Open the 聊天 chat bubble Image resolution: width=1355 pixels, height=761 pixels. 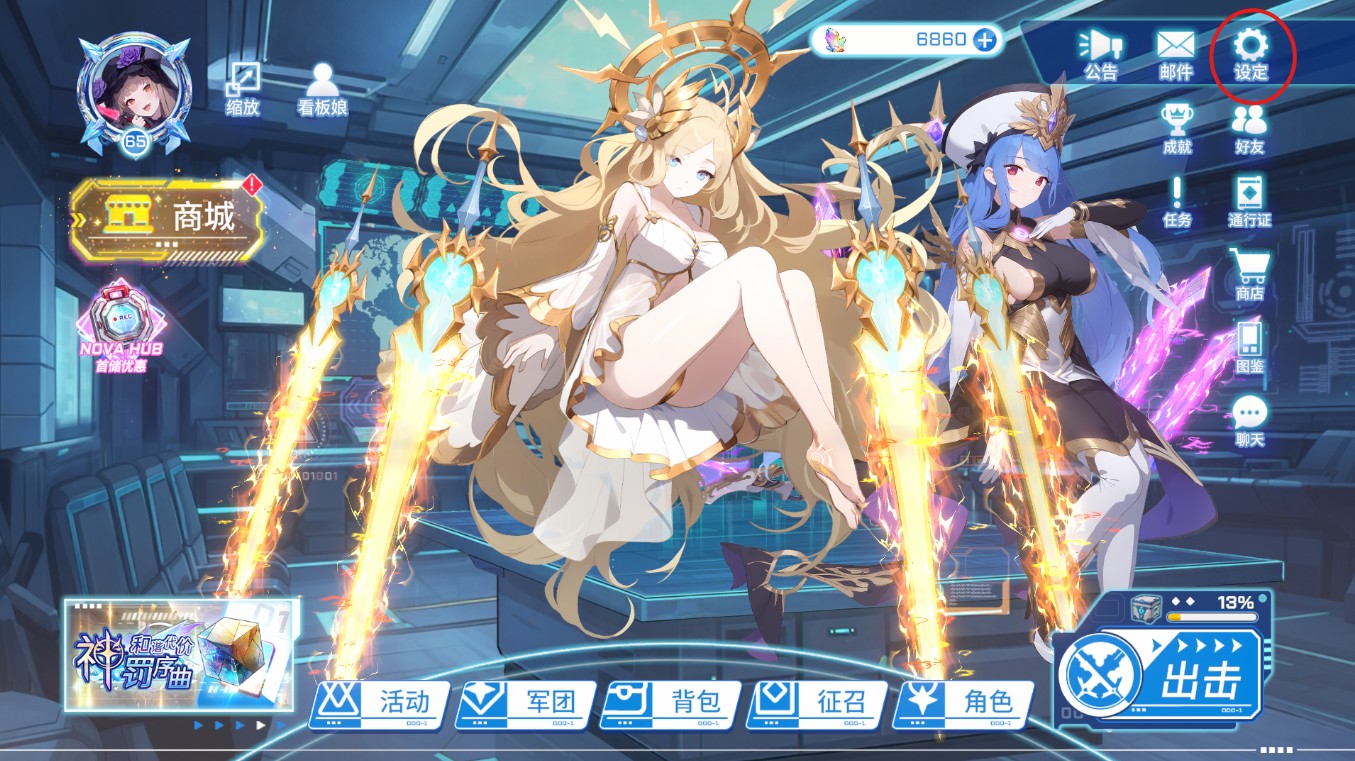click(x=1249, y=420)
